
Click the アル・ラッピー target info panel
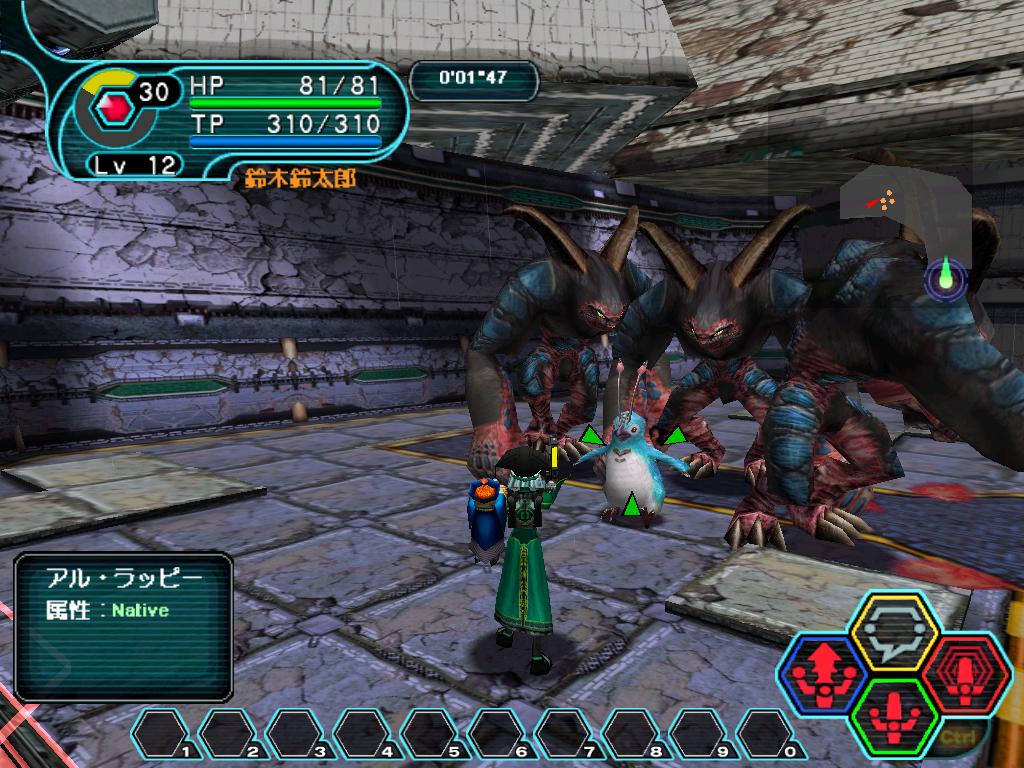(124, 628)
